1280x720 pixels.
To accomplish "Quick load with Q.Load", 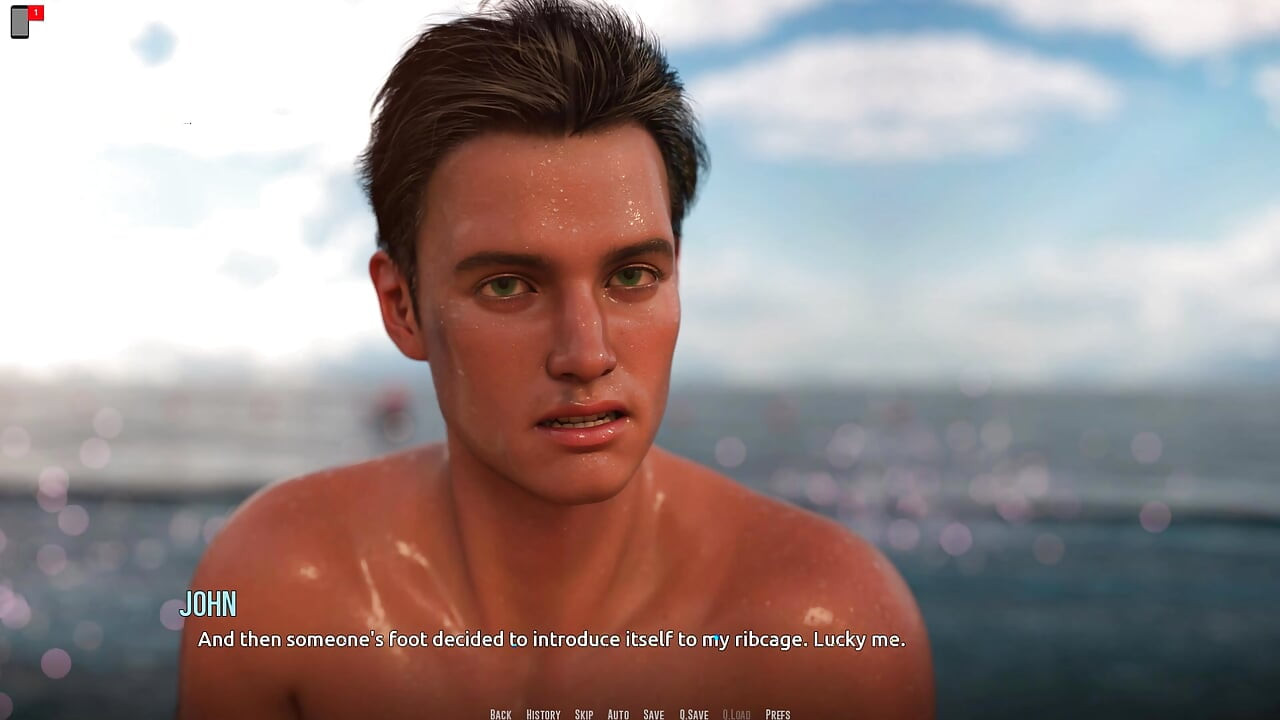I will (735, 714).
